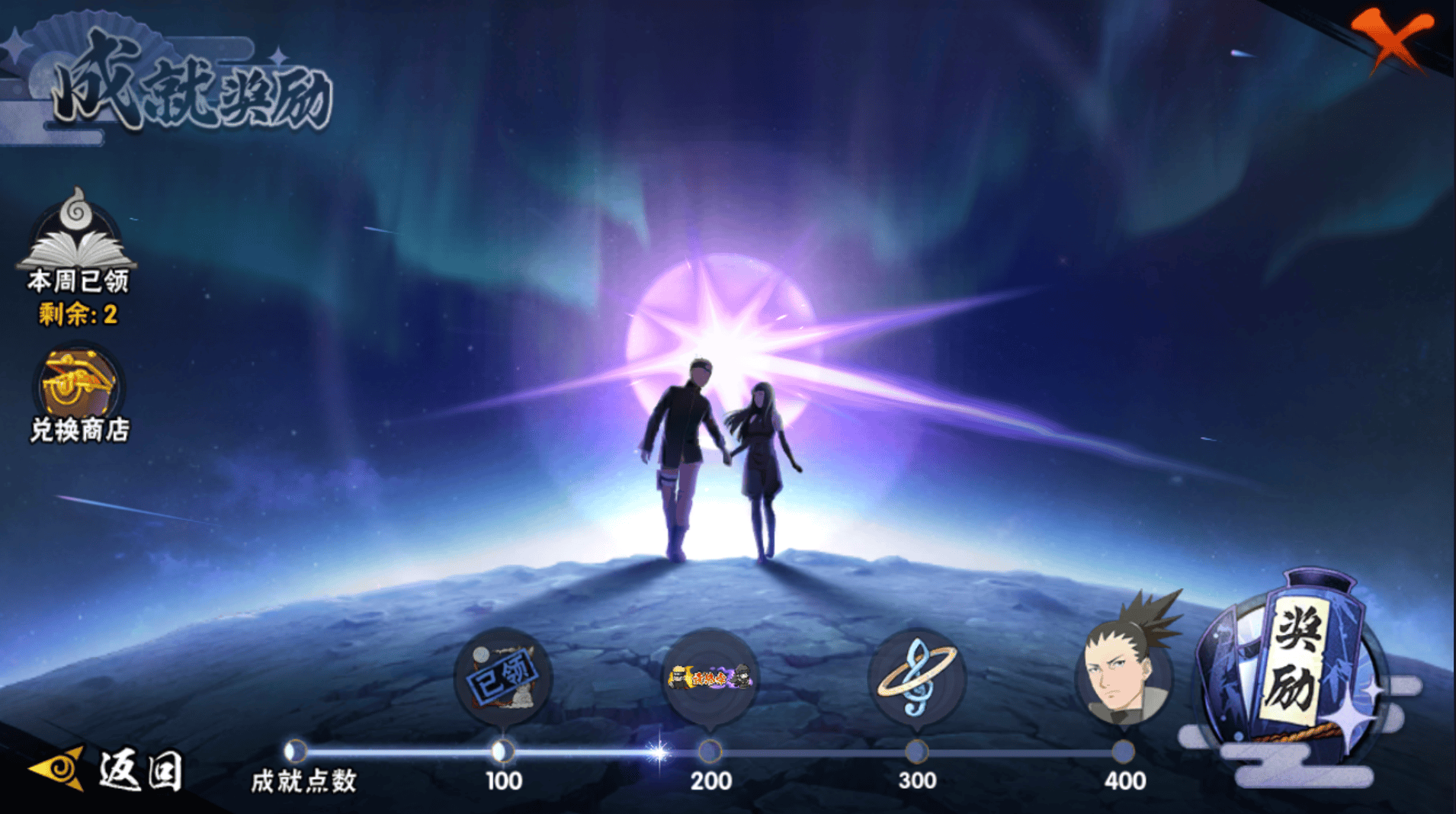View the 300-point treble clef reward
The width and height of the screenshot is (1456, 814).
916,676
